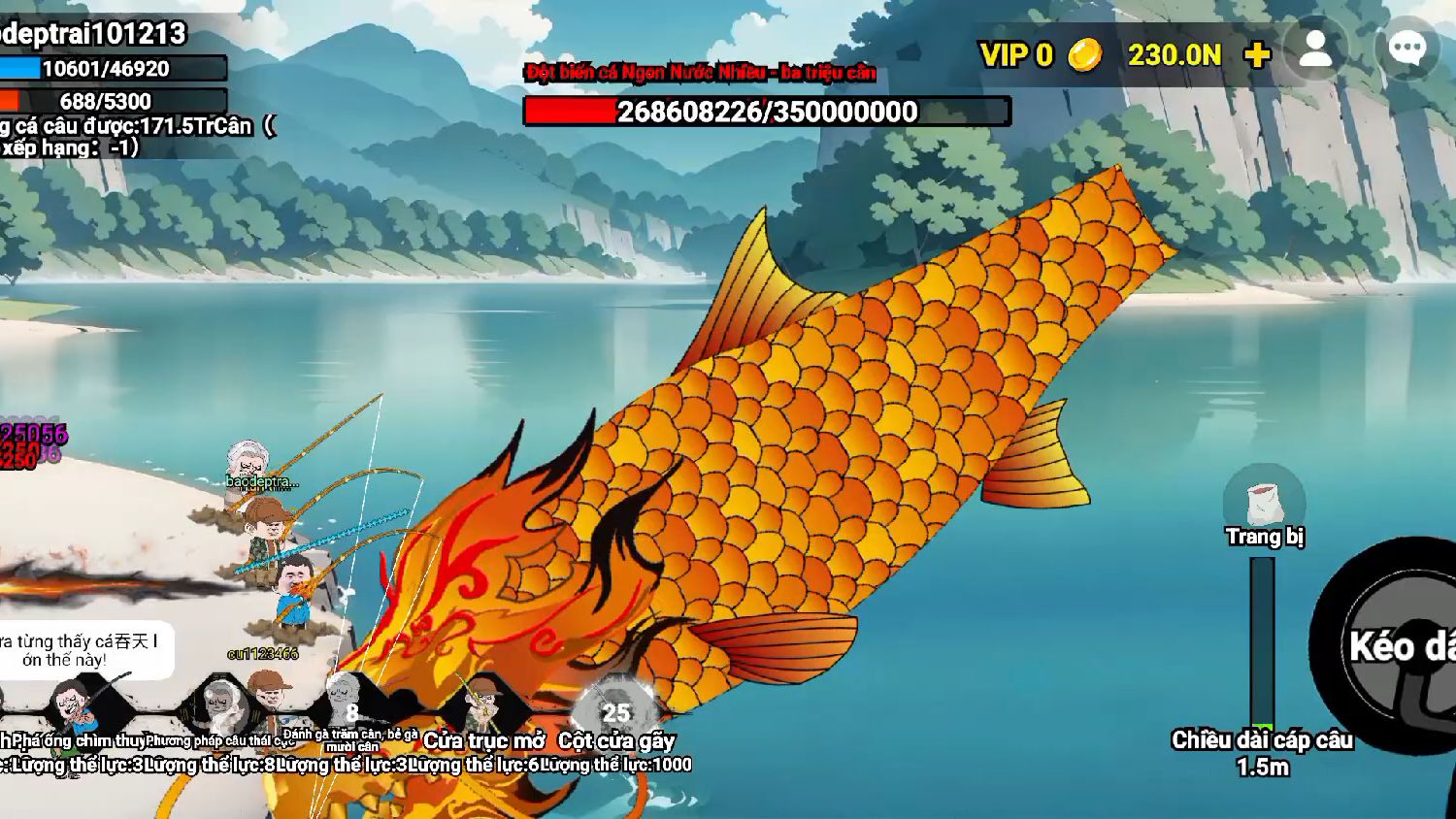Open the VIP 0 panel
1456x819 pixels.
(x=1015, y=55)
